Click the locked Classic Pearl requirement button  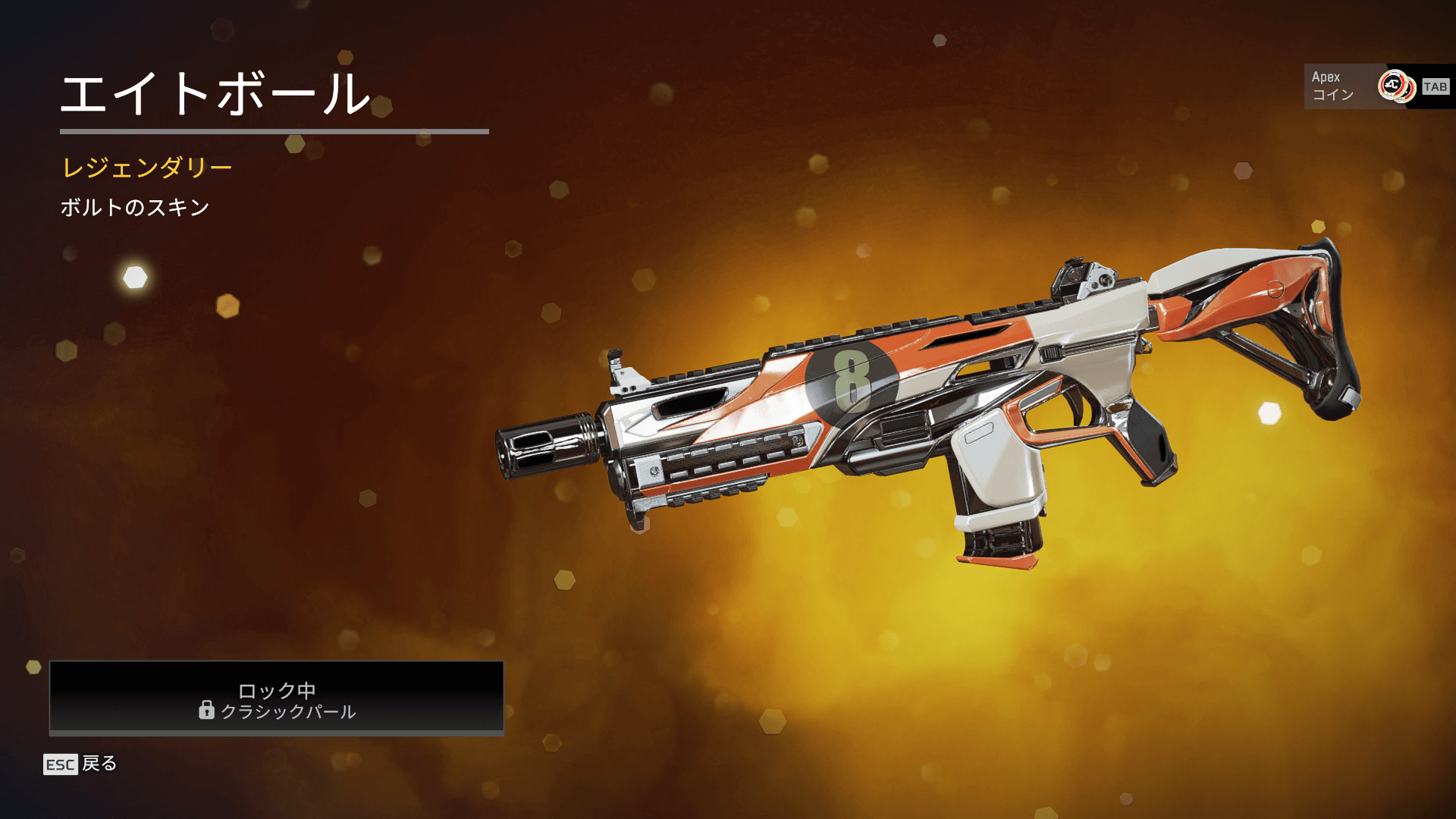(277, 698)
